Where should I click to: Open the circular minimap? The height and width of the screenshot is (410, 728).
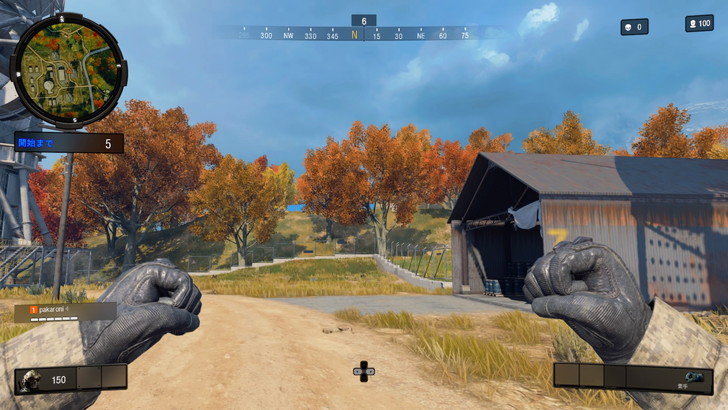pos(67,69)
